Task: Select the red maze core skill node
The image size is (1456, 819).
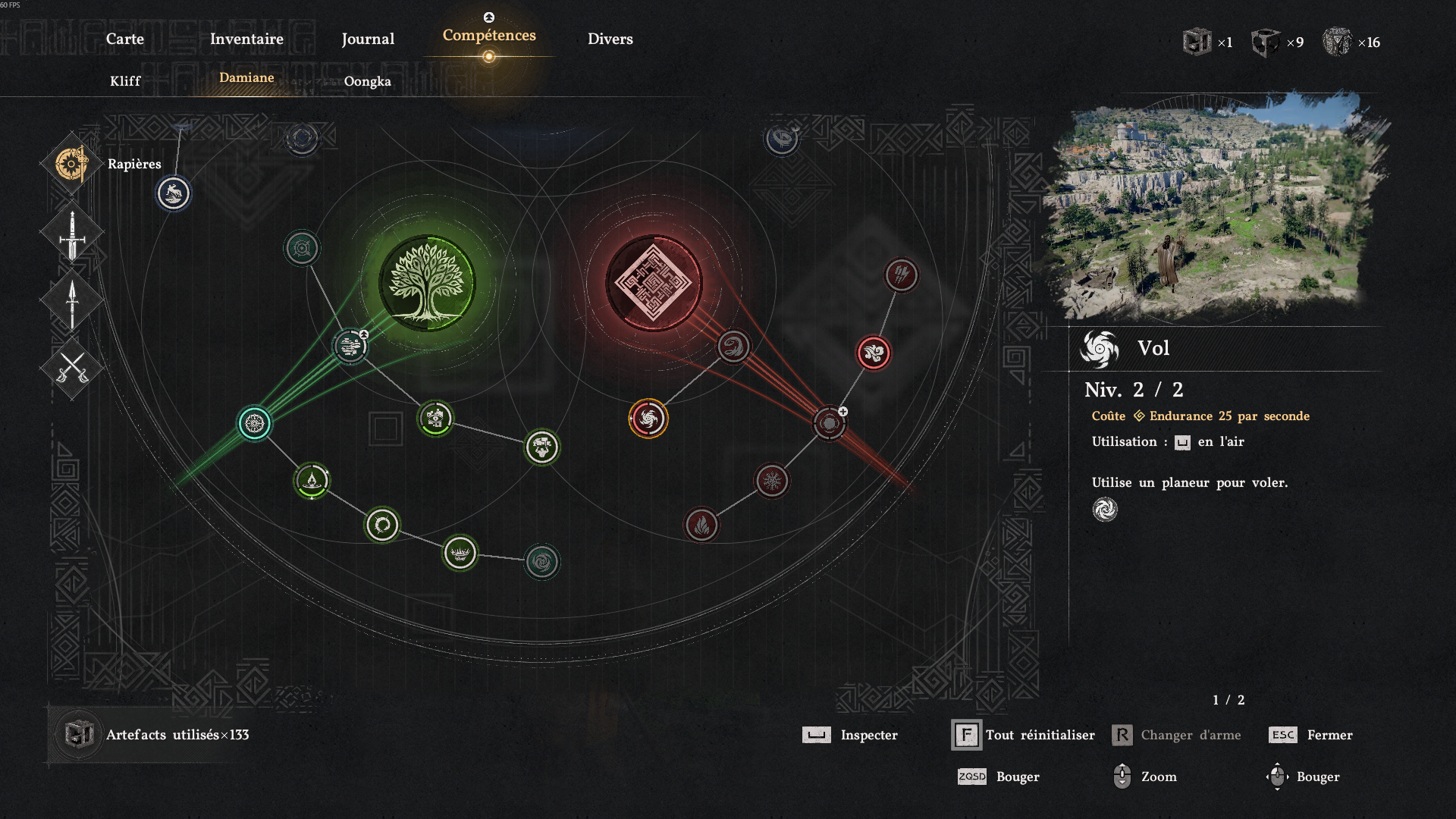Action: [654, 283]
